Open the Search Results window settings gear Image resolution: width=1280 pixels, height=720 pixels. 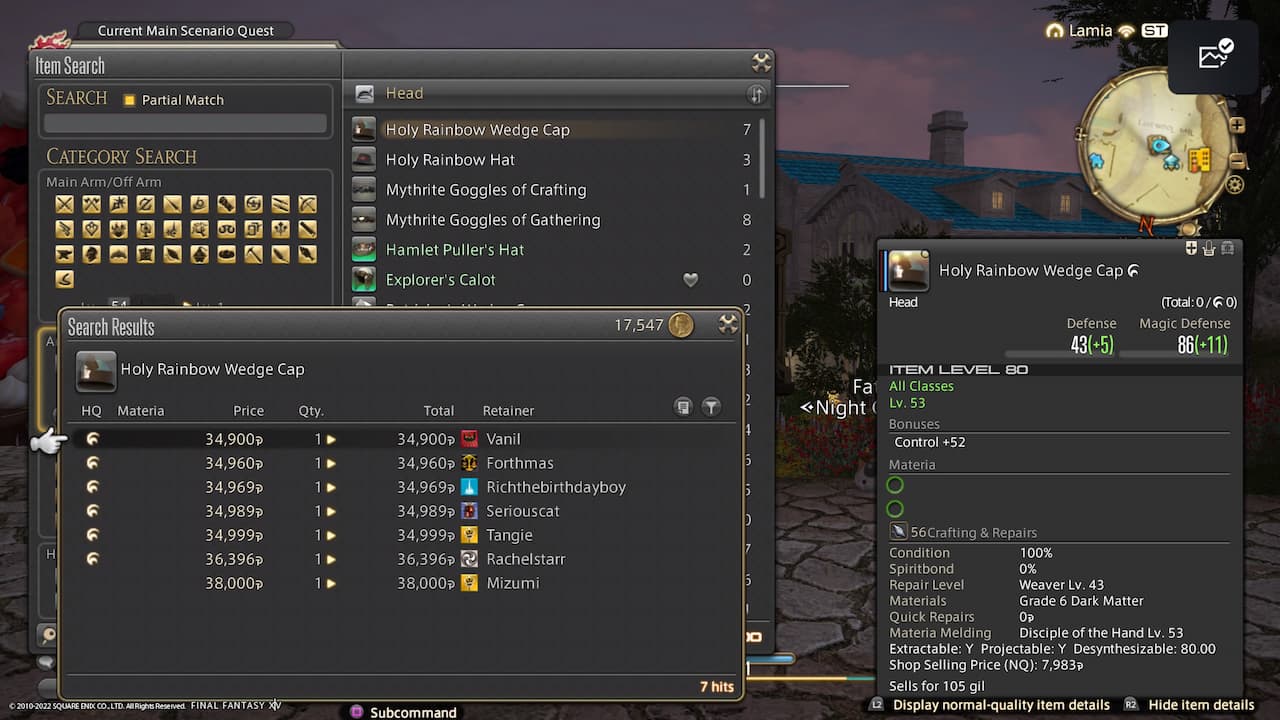[x=728, y=324]
